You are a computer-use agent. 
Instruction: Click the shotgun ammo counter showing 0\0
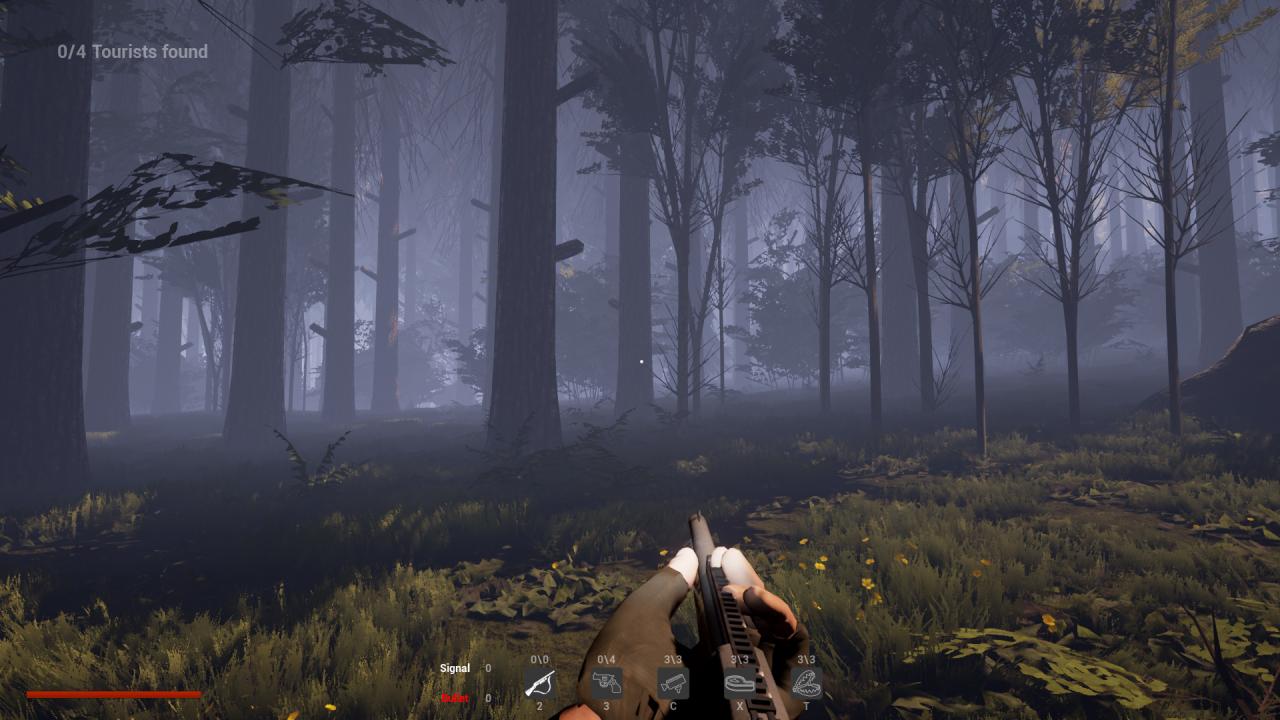click(x=538, y=660)
